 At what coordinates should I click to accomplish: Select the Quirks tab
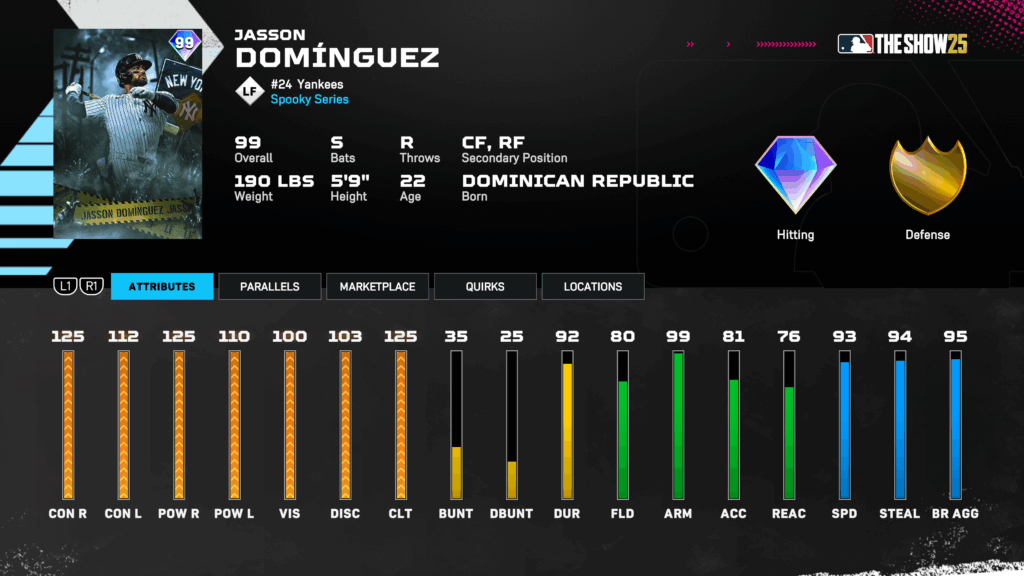tap(485, 287)
